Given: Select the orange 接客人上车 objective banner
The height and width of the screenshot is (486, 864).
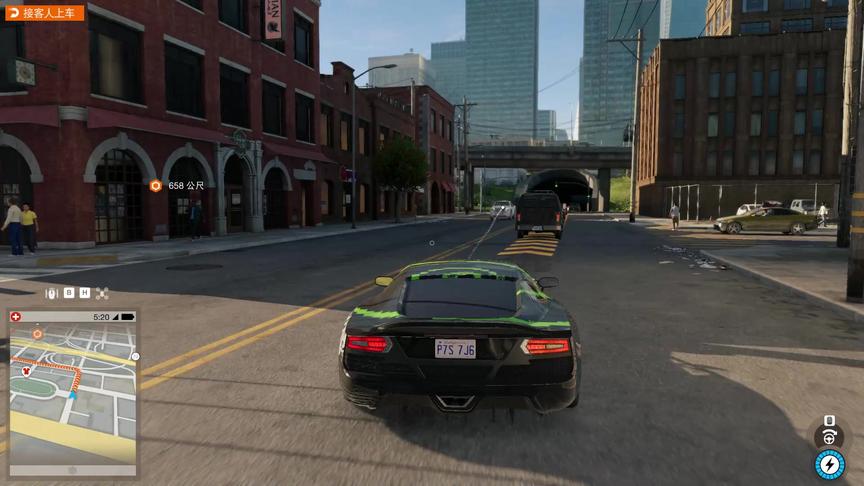Looking at the screenshot, I should [x=45, y=13].
